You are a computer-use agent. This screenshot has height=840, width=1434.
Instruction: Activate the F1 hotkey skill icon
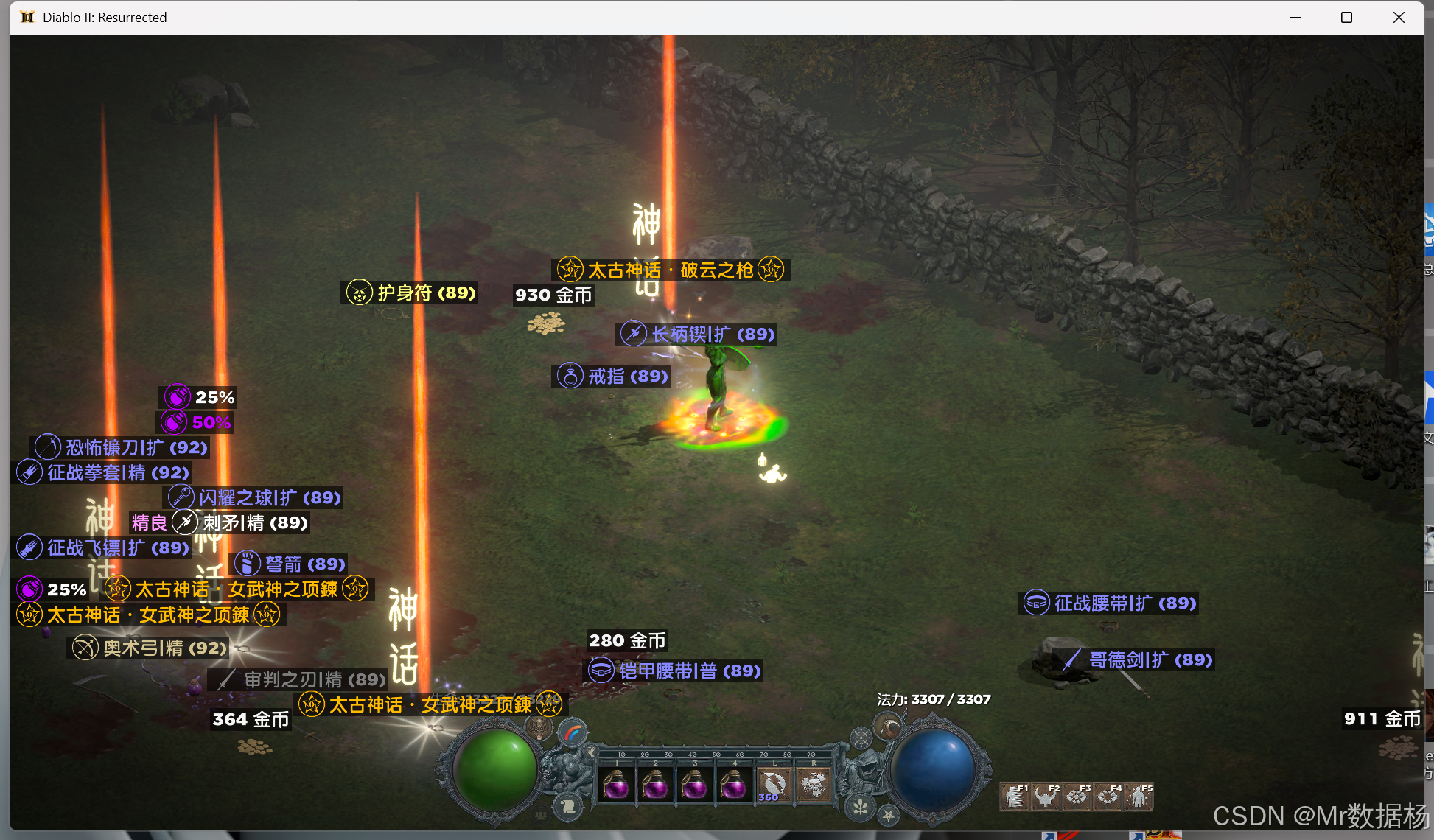tap(1015, 797)
